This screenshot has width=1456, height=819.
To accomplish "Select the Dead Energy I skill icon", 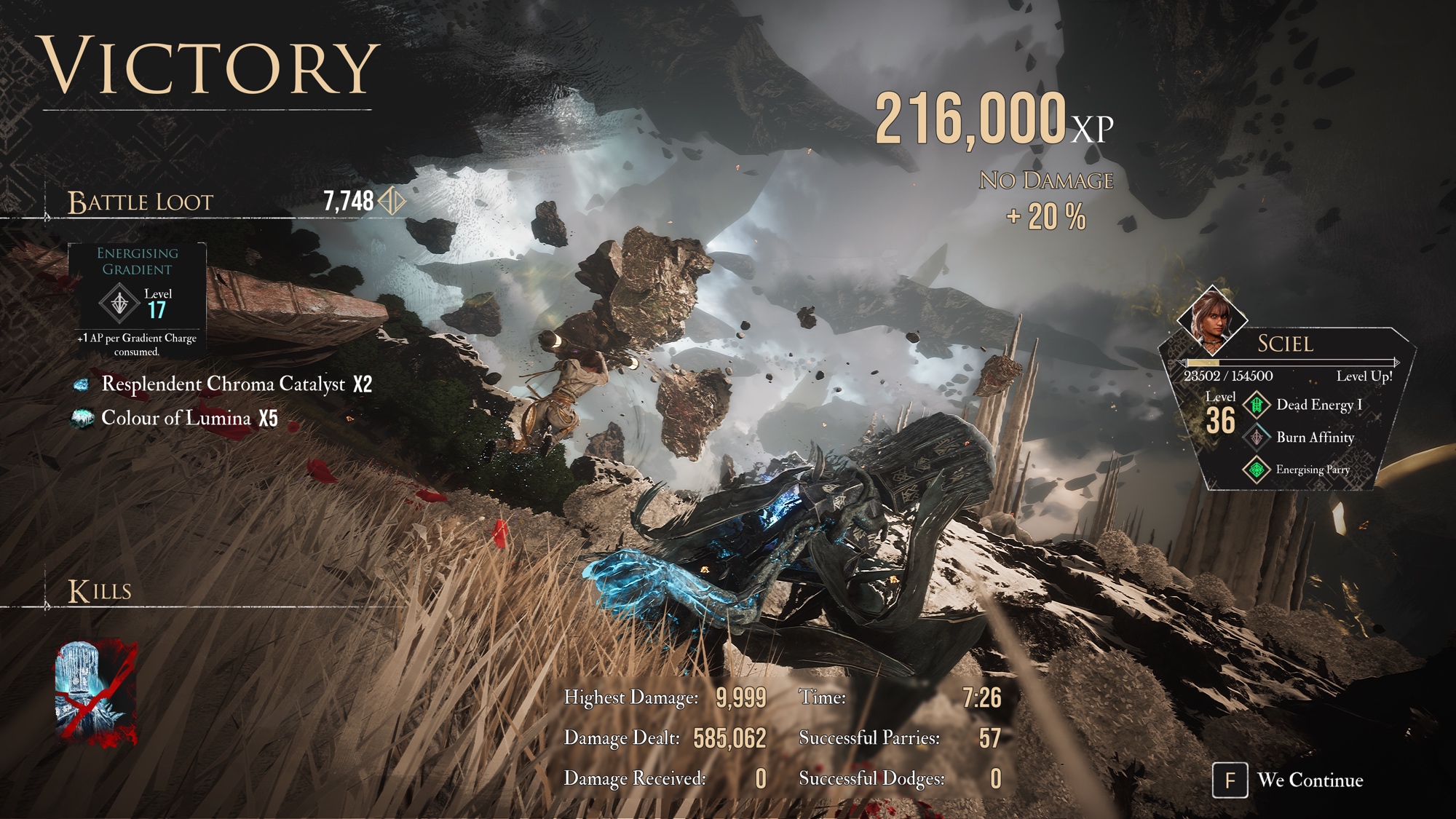I will tap(1257, 405).
